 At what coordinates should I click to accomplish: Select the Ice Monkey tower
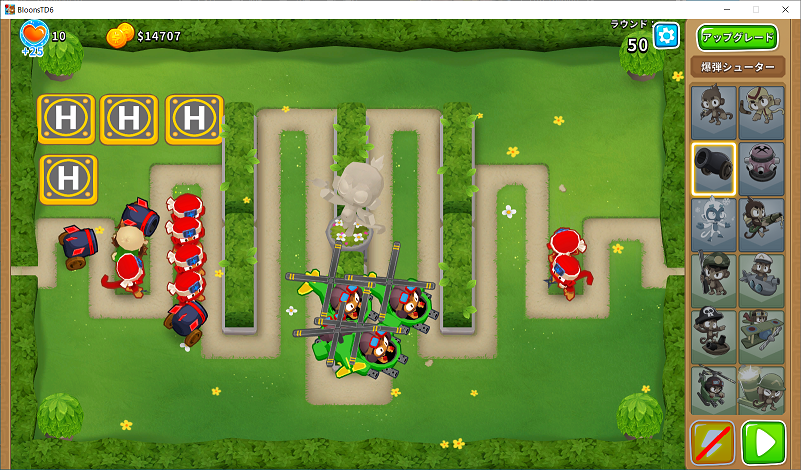click(x=714, y=224)
